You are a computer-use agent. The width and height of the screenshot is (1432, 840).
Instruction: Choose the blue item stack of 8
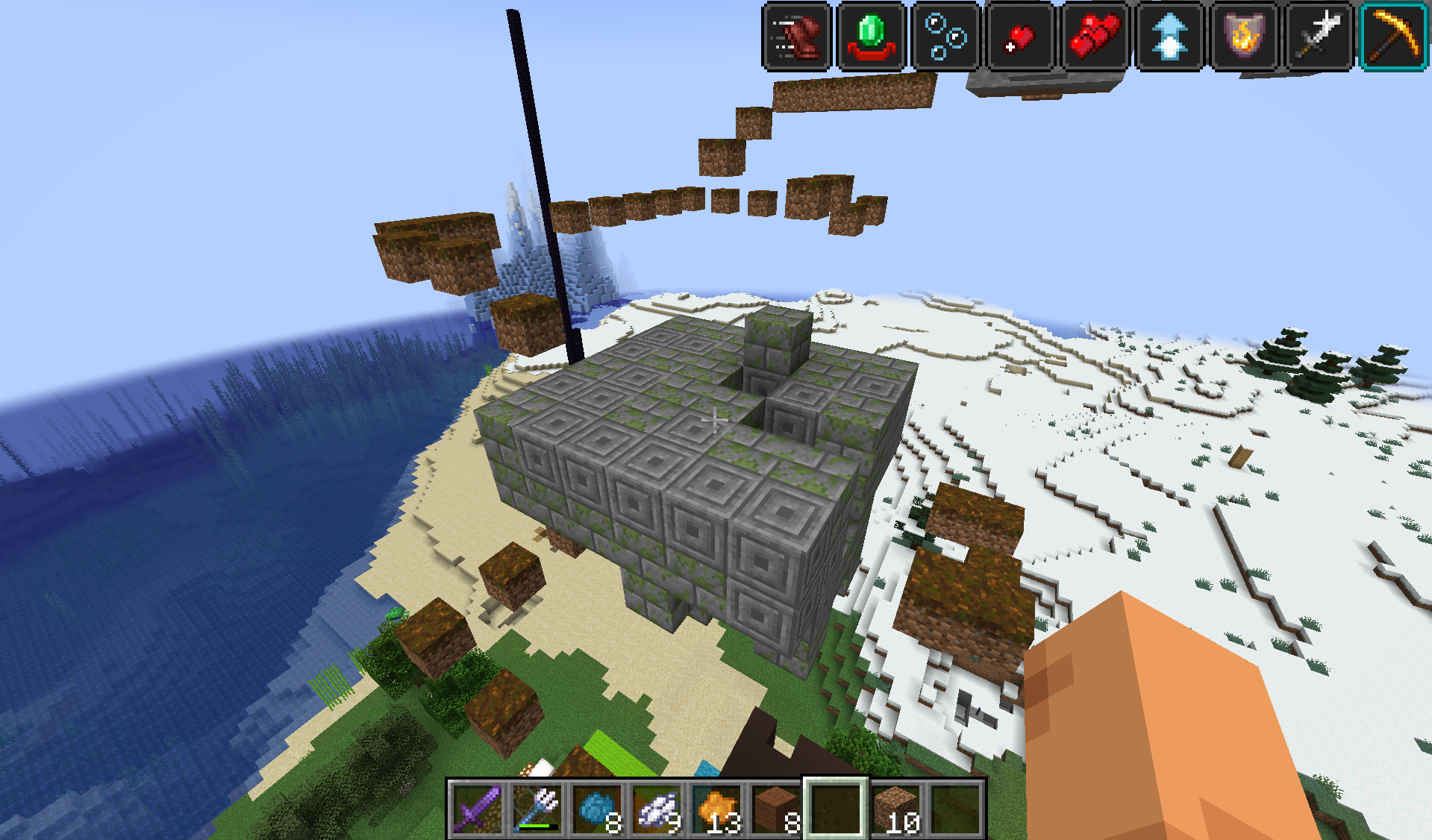point(597,809)
